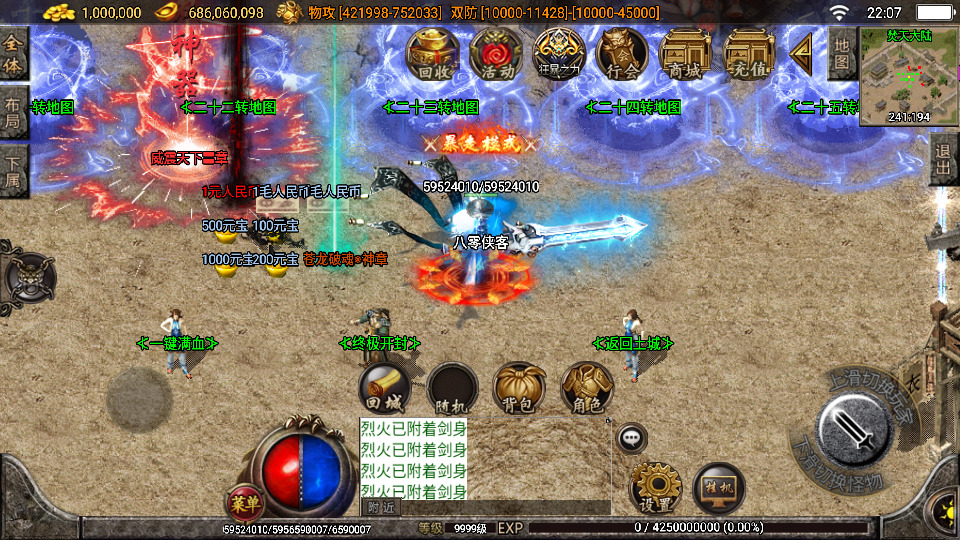Collapse the top icon row with the arrow

tap(801, 54)
